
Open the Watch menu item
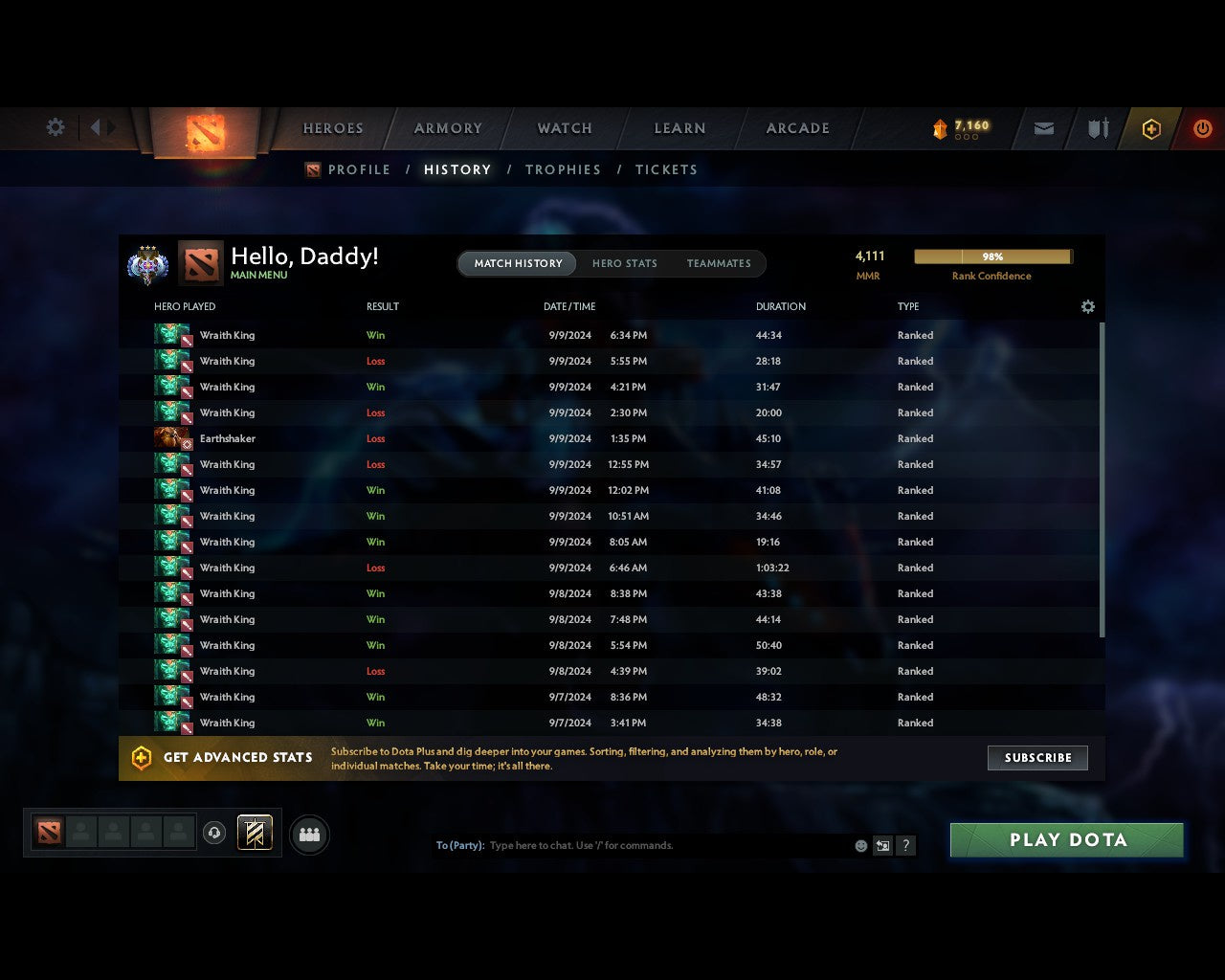[564, 128]
